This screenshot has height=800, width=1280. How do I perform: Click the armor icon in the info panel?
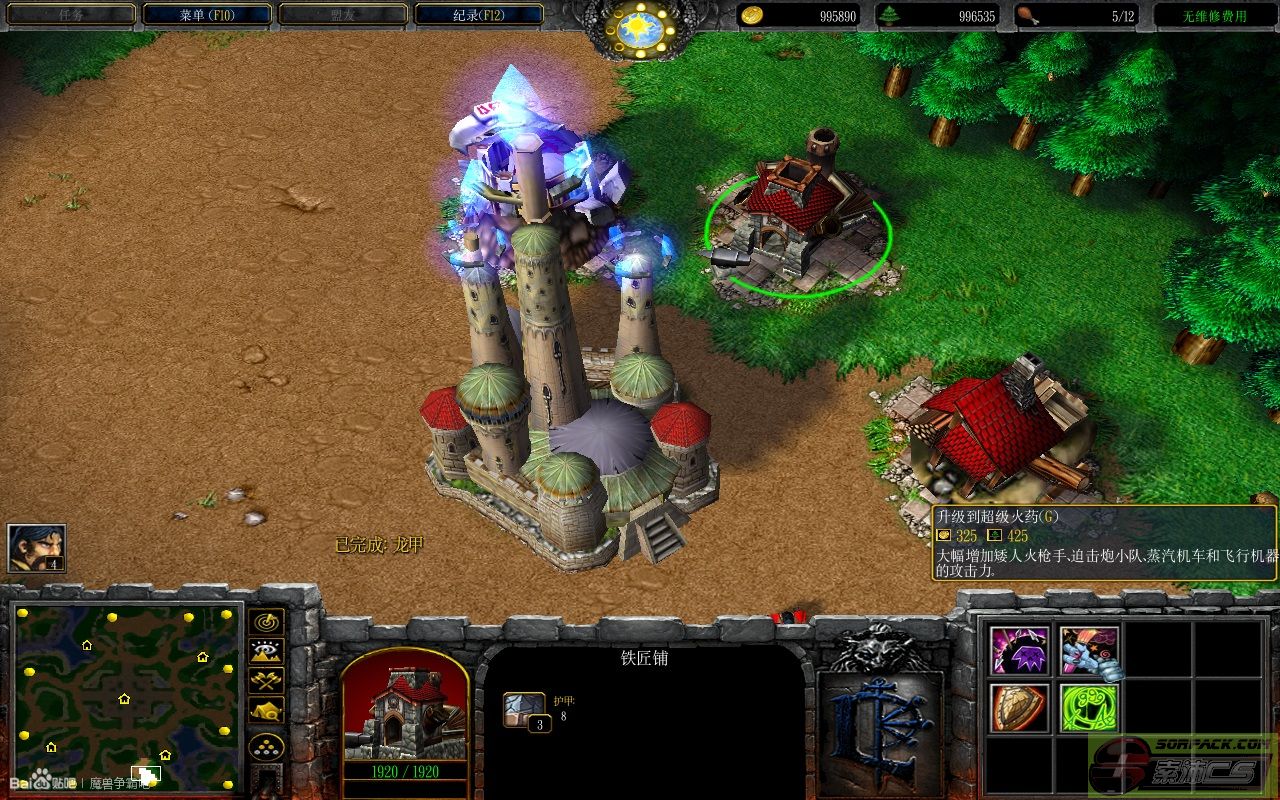click(525, 710)
